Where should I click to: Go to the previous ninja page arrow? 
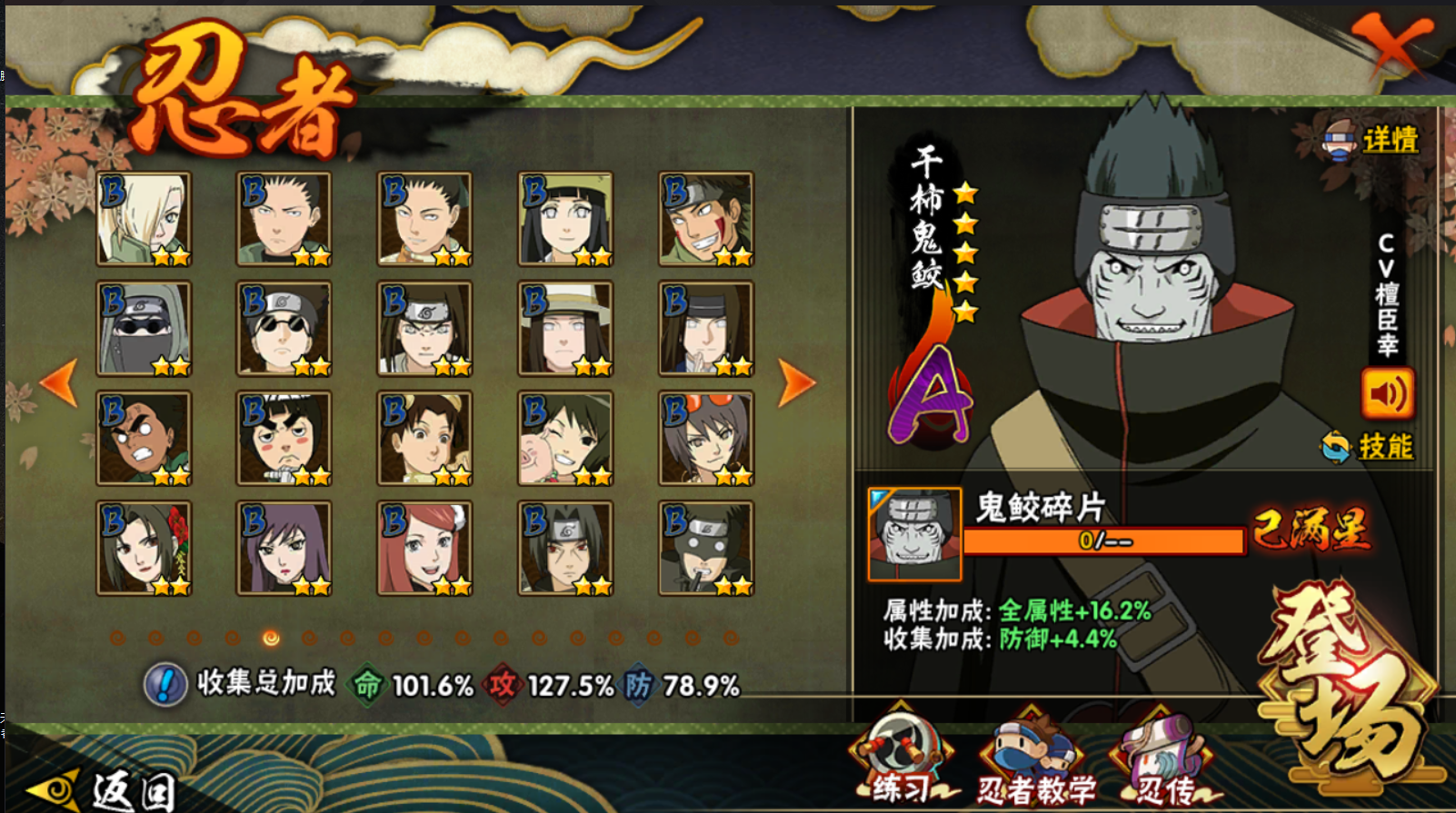pyautogui.click(x=60, y=383)
